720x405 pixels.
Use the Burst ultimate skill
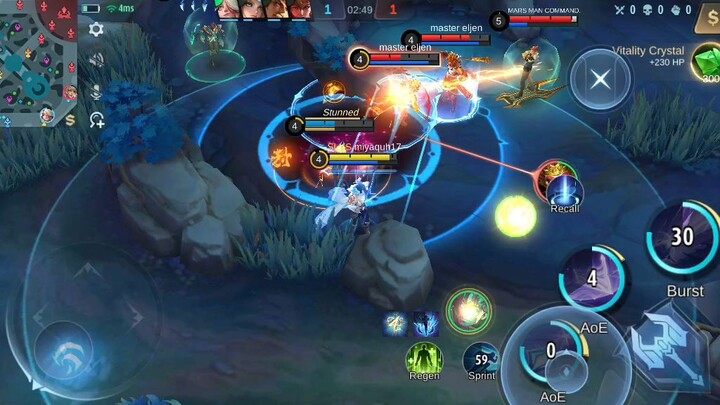tap(683, 238)
